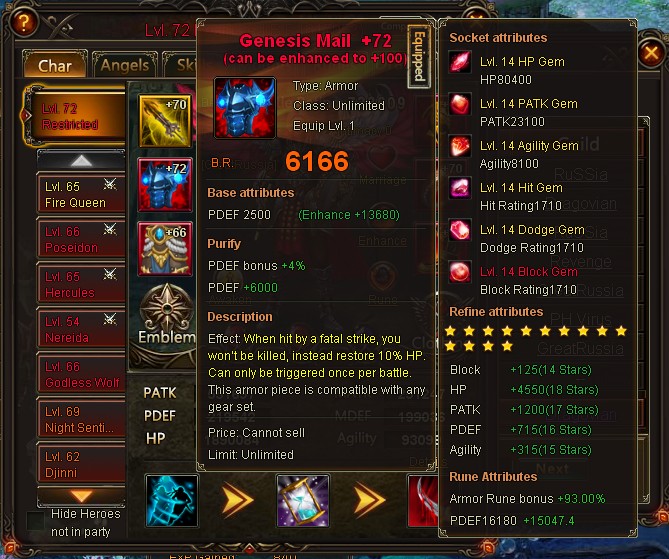Choose the Godless Wolf hero
Image resolution: width=669 pixels, height=559 pixels.
tap(80, 374)
